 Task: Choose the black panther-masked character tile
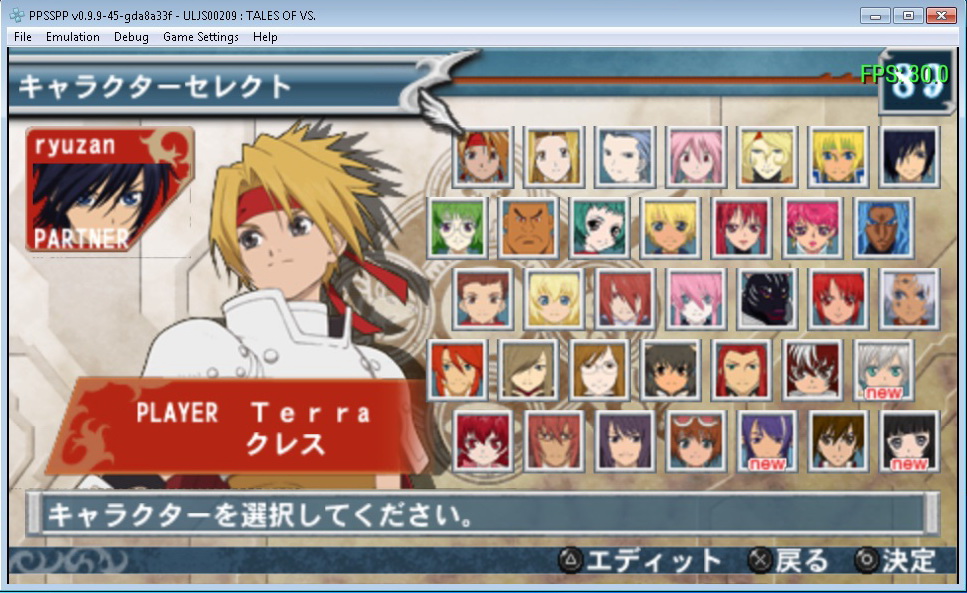tap(768, 299)
